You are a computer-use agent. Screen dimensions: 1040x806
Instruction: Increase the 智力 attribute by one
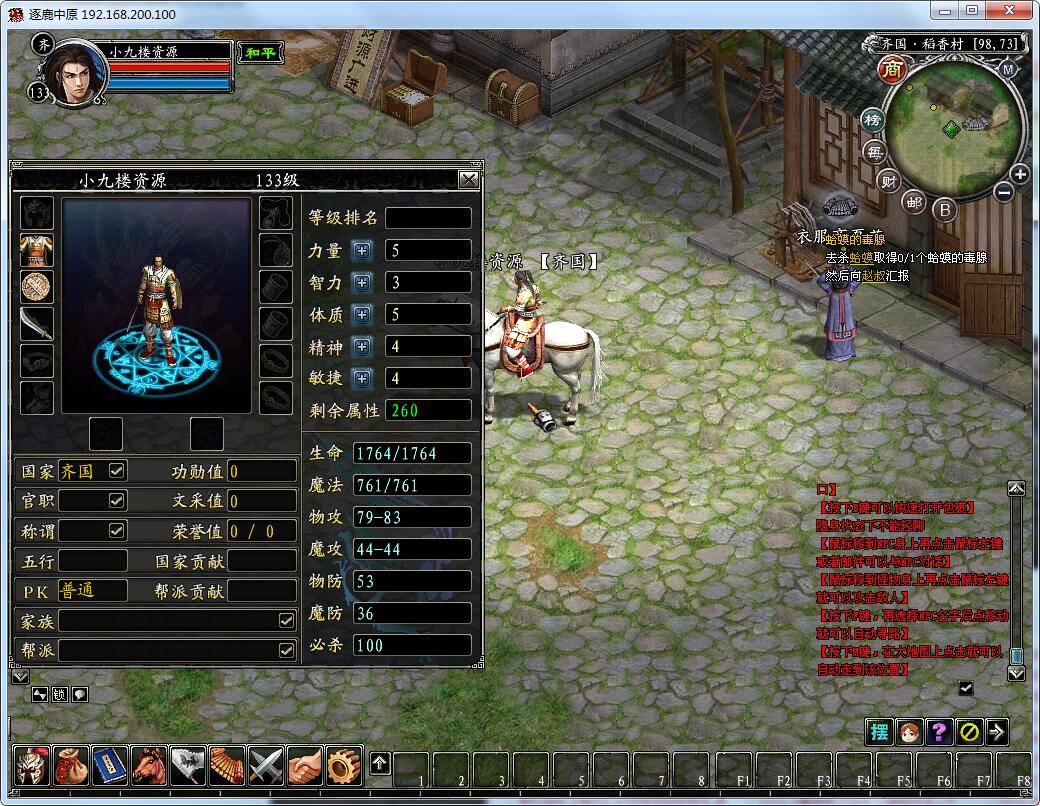[x=362, y=283]
